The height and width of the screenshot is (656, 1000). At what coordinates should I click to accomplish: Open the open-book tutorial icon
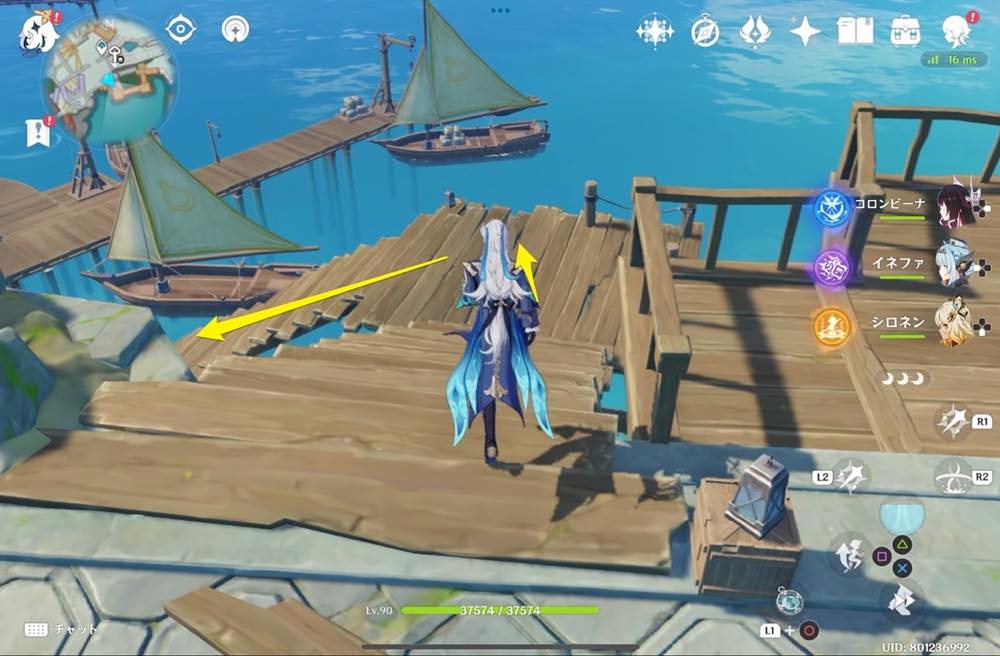(856, 31)
